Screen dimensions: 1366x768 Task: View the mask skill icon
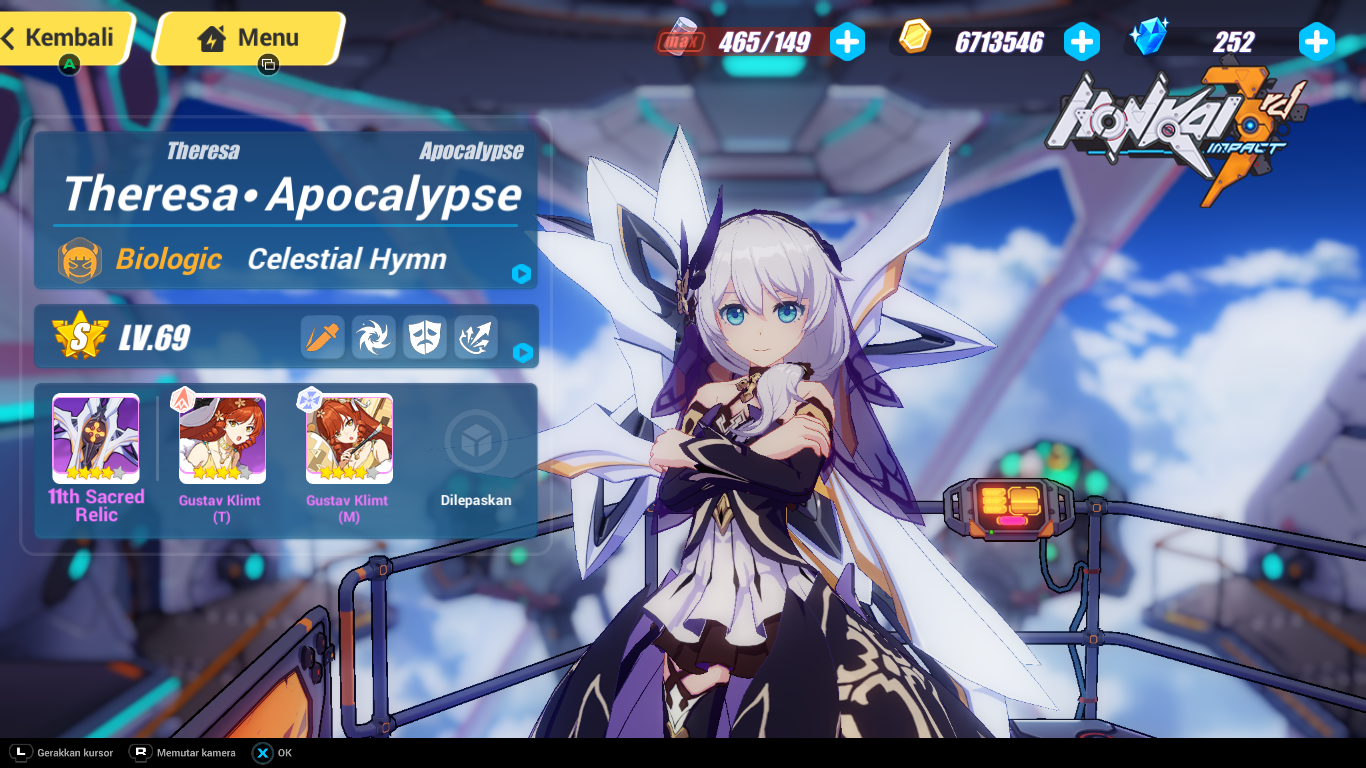[x=425, y=338]
